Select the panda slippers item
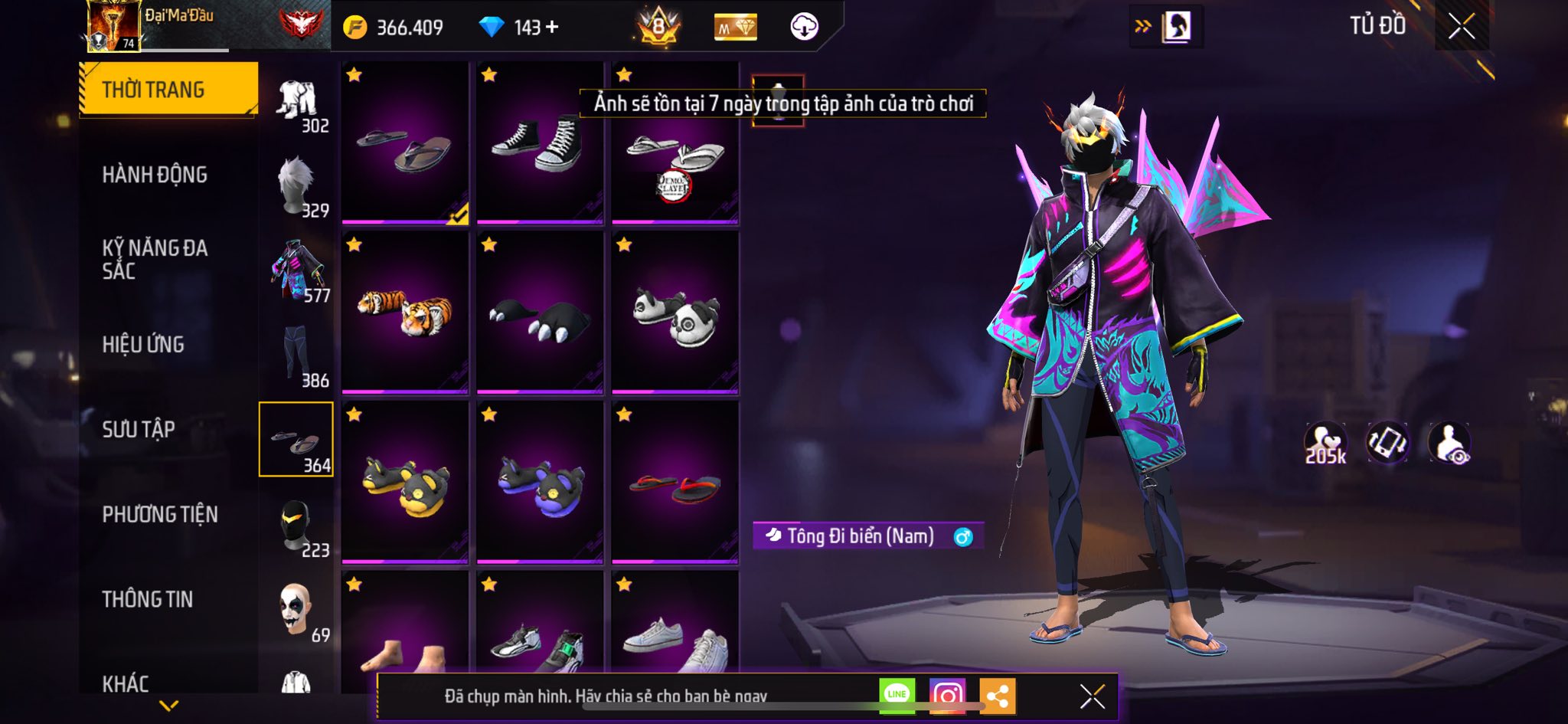Screen dimensions: 1568x724 point(675,312)
